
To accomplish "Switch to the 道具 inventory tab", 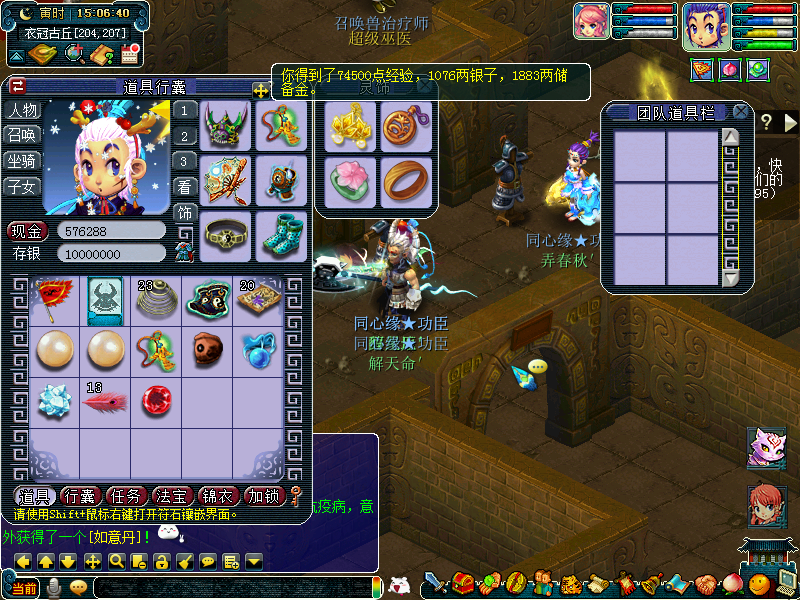I will (x=35, y=495).
